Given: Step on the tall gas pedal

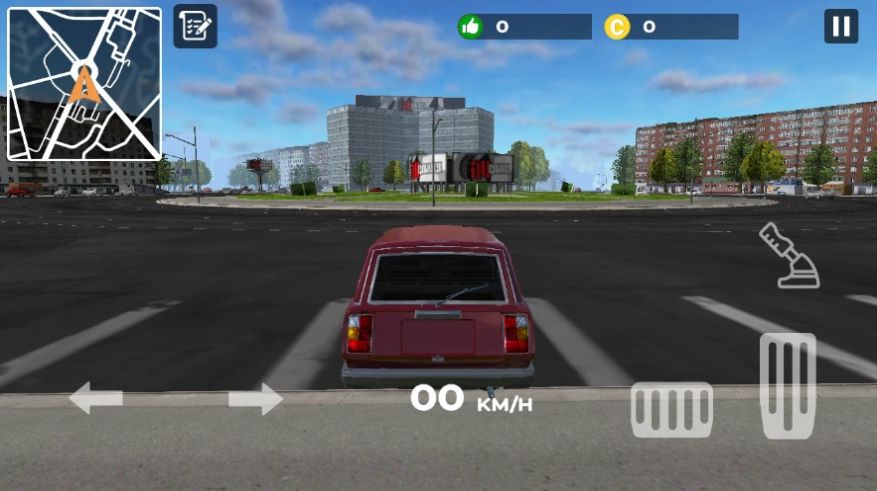Looking at the screenshot, I should (788, 385).
